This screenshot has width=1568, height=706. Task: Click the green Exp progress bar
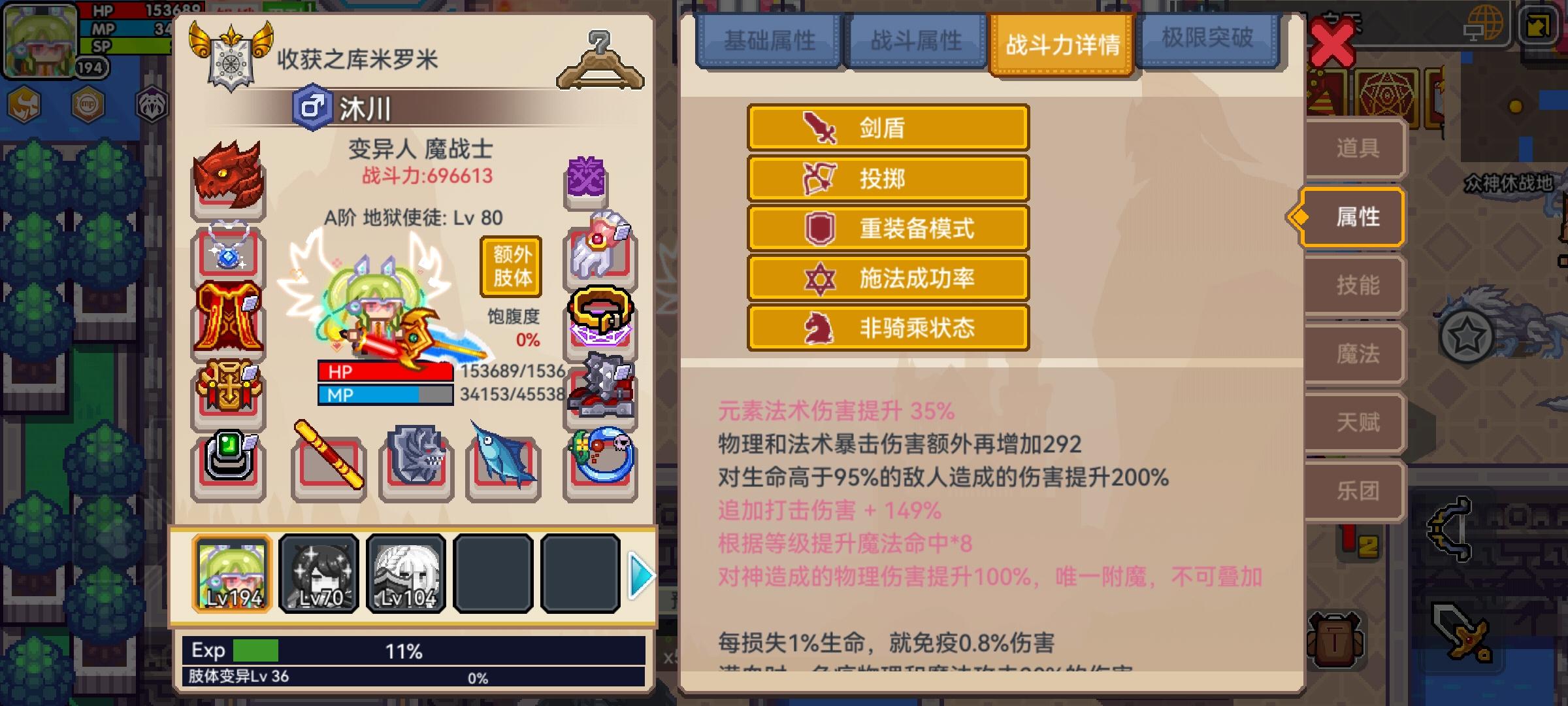[x=255, y=650]
